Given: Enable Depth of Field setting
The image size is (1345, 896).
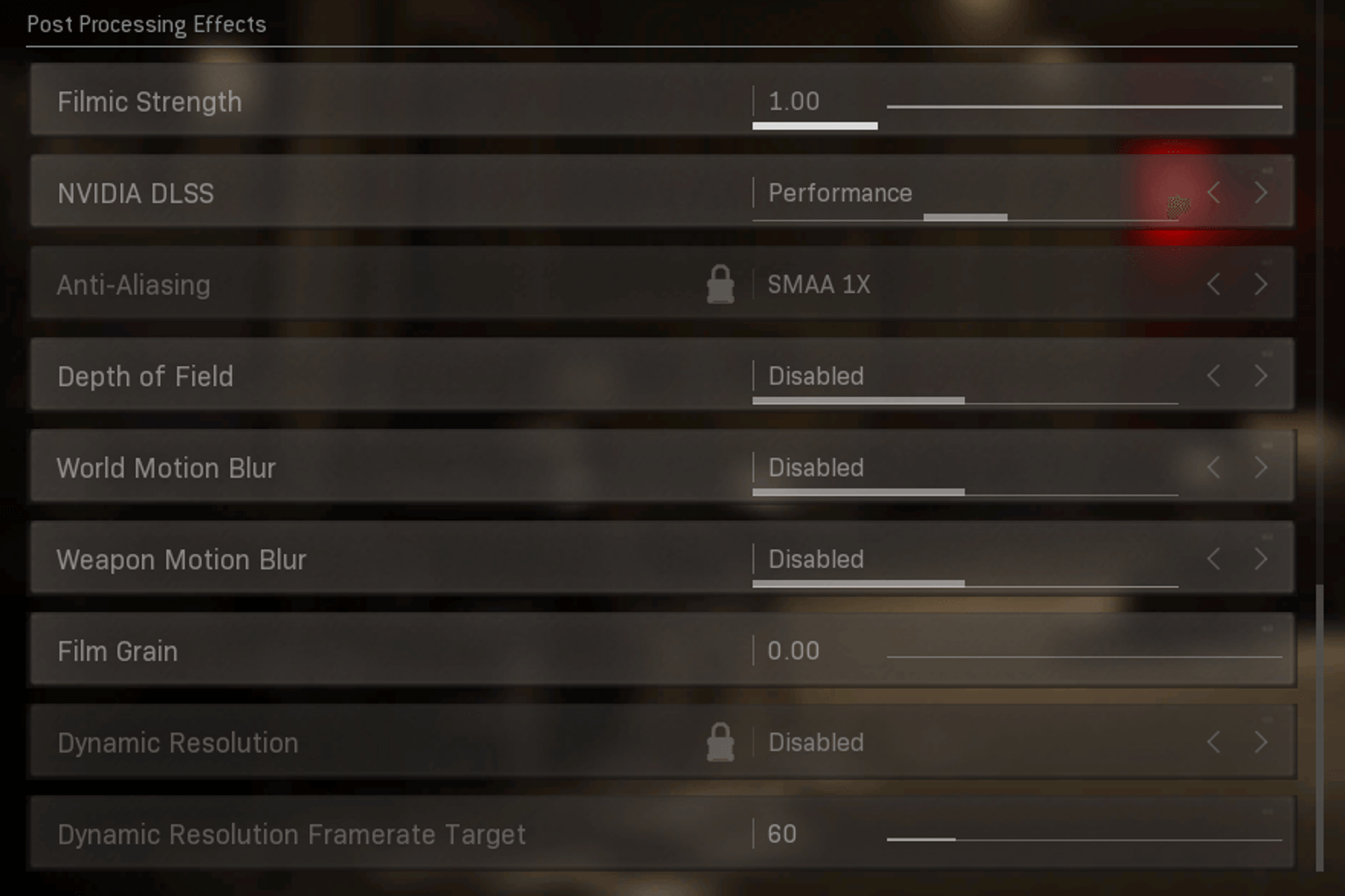Looking at the screenshot, I should 1261,375.
